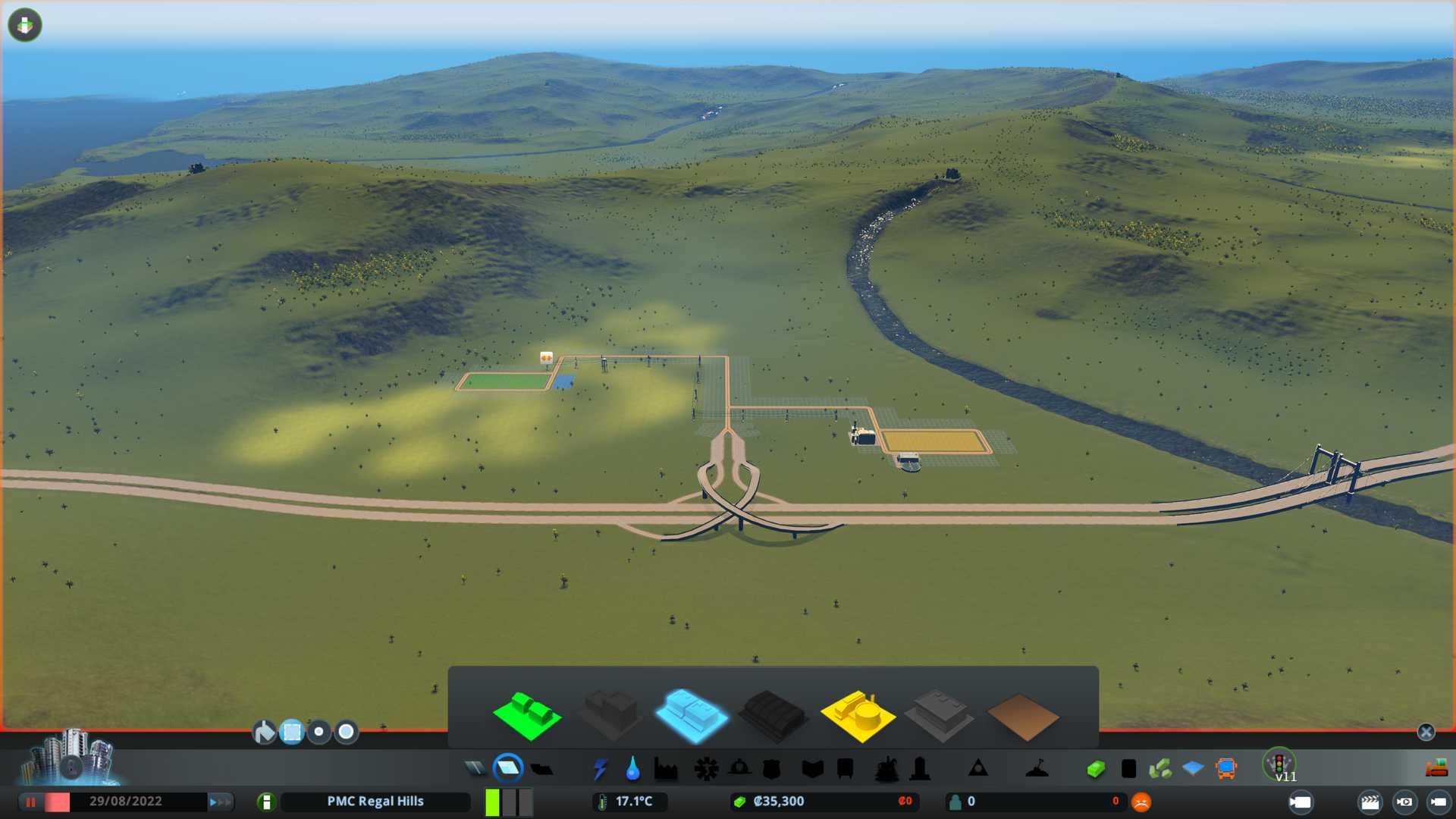Choose low density commercial zone
1456x819 pixels.
tap(691, 715)
